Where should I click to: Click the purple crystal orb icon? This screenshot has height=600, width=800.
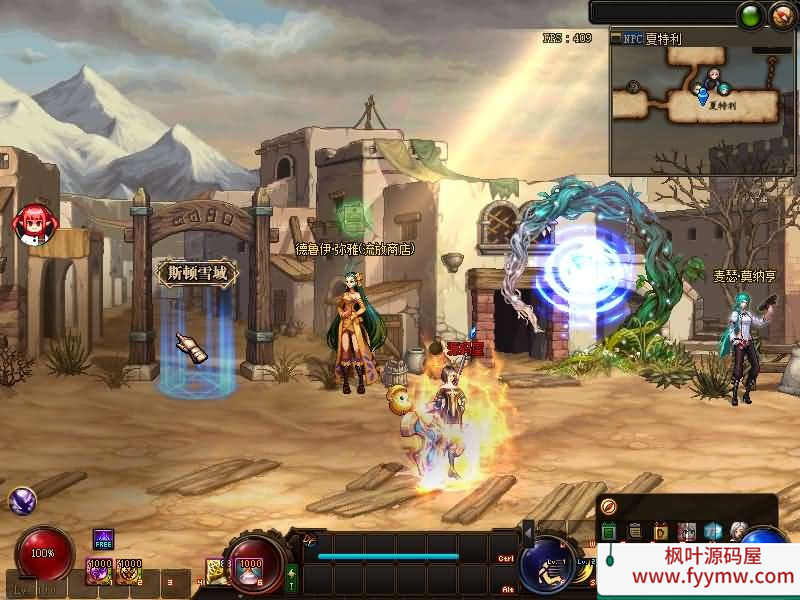(22, 501)
